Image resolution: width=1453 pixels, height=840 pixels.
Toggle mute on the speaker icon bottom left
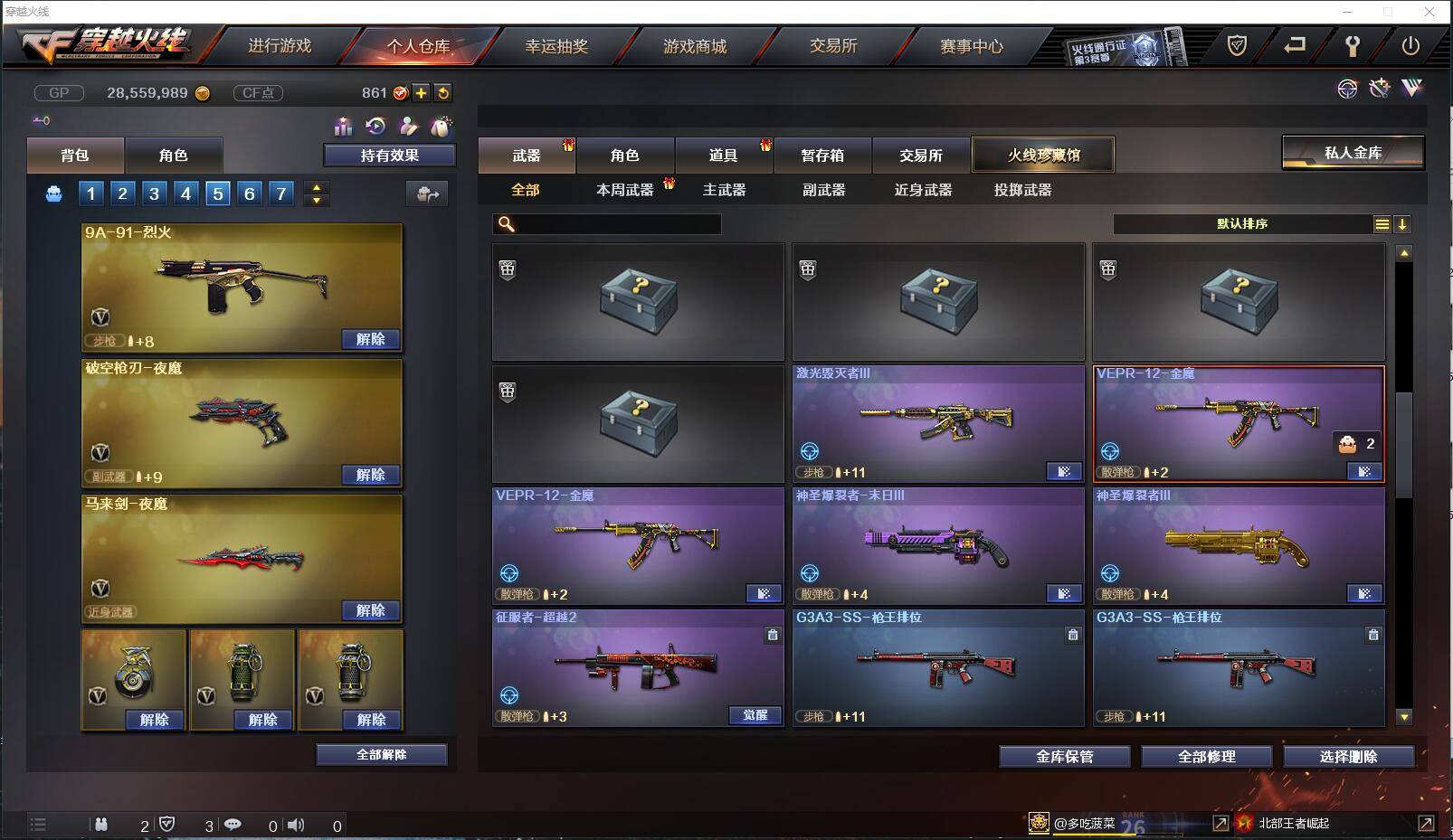tap(296, 825)
